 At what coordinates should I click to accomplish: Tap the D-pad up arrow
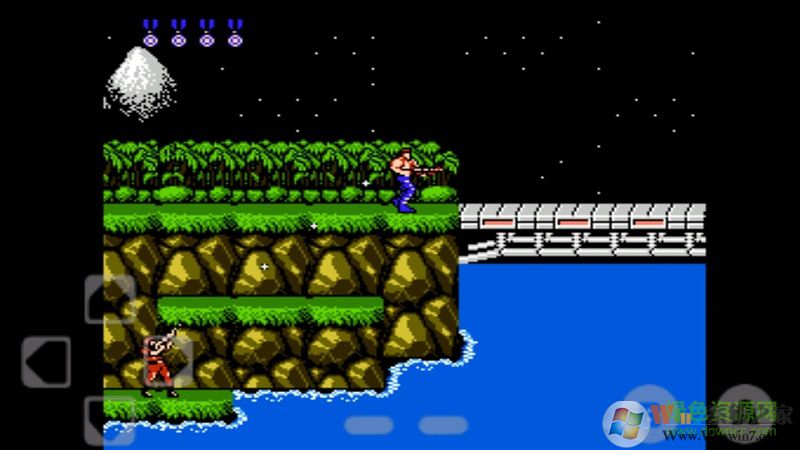pos(110,299)
